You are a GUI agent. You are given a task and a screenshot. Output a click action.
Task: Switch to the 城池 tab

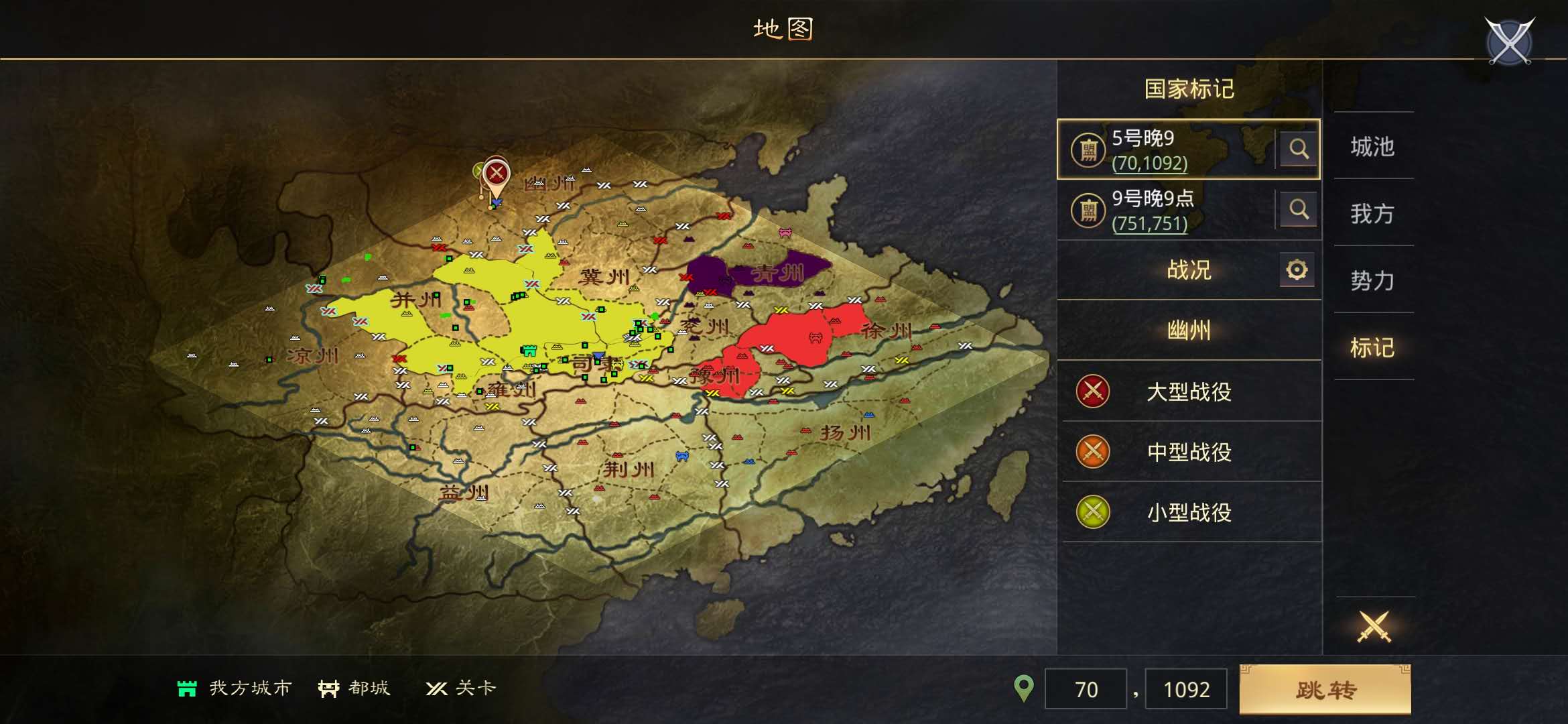point(1373,148)
